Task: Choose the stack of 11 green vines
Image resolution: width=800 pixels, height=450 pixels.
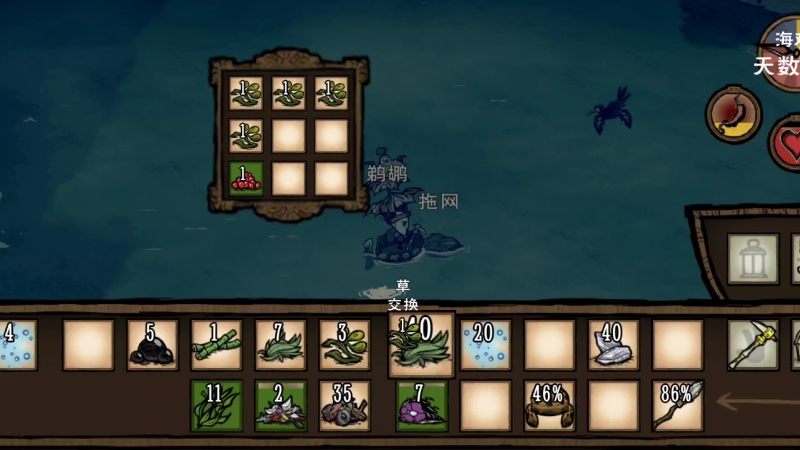Action: point(217,406)
